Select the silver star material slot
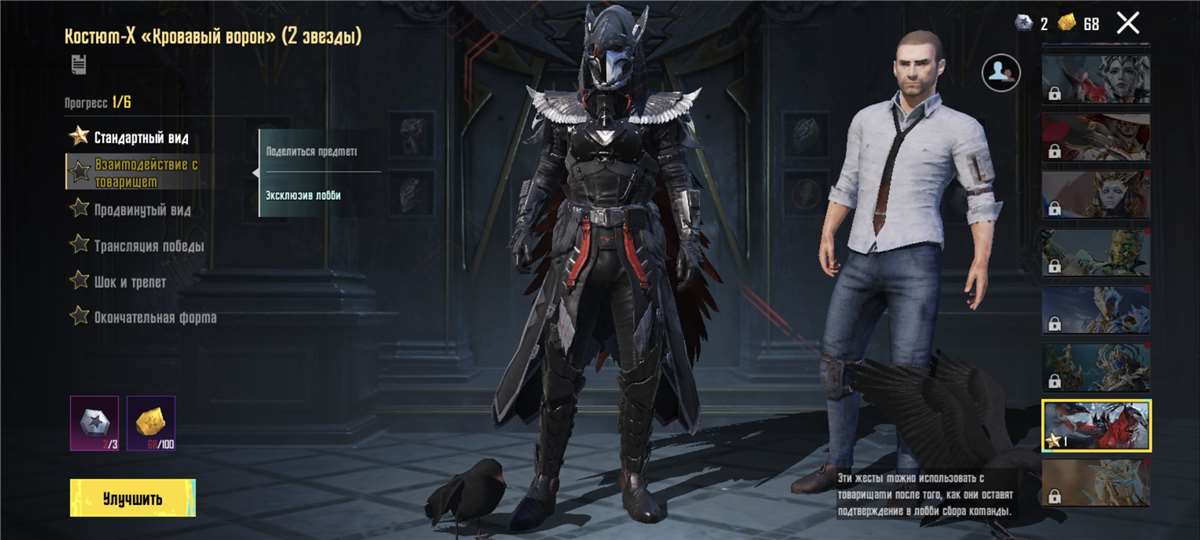Viewport: 1200px width, 540px height. click(x=94, y=421)
